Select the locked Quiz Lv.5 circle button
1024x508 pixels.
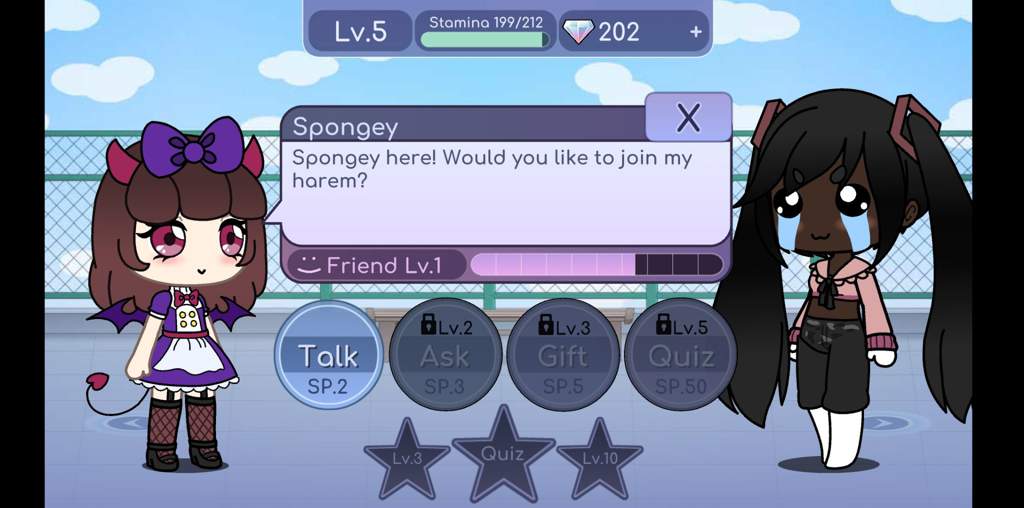tap(680, 355)
